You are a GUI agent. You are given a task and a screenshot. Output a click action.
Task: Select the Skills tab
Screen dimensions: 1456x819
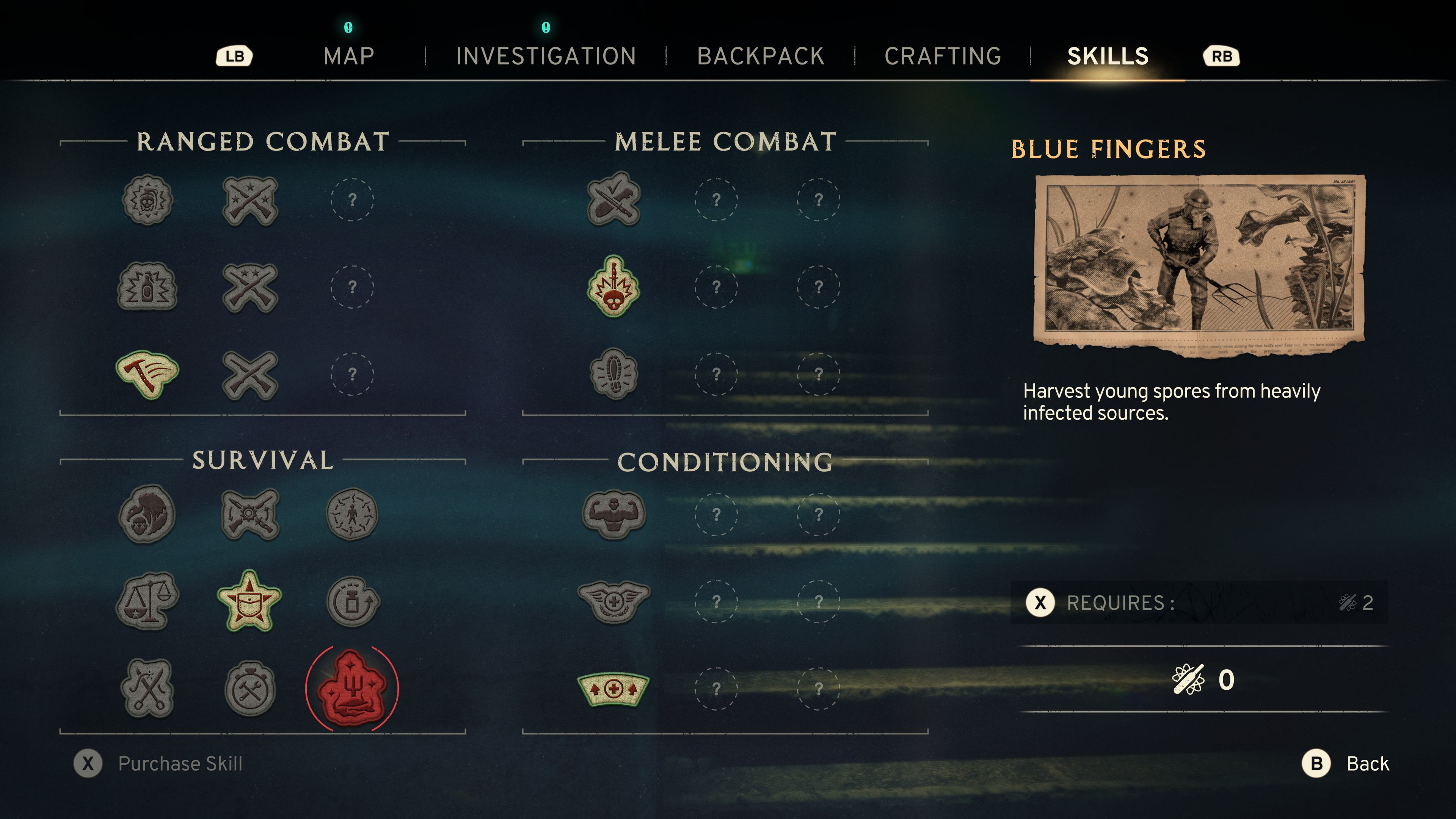[1107, 56]
